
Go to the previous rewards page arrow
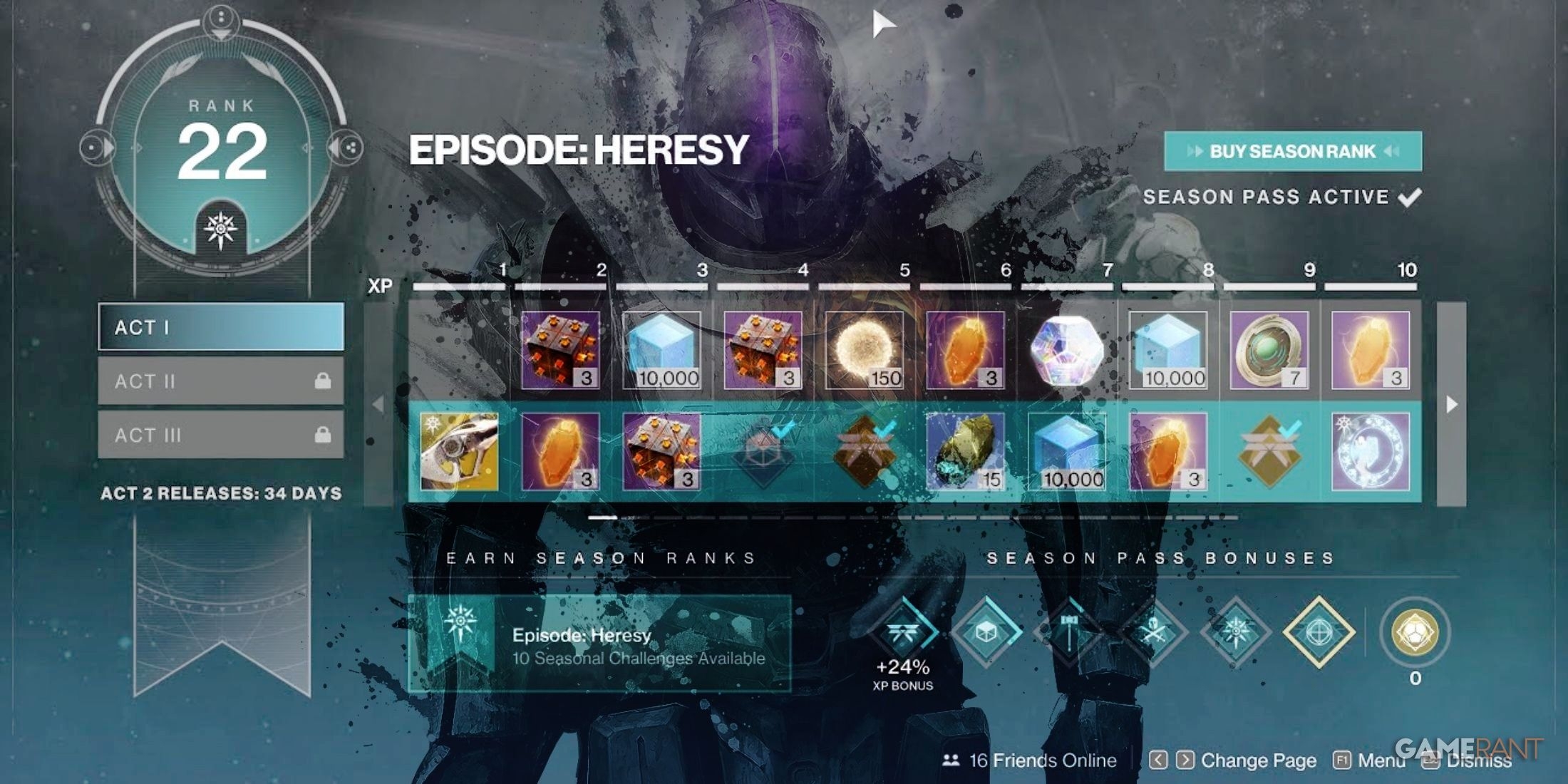pos(378,404)
